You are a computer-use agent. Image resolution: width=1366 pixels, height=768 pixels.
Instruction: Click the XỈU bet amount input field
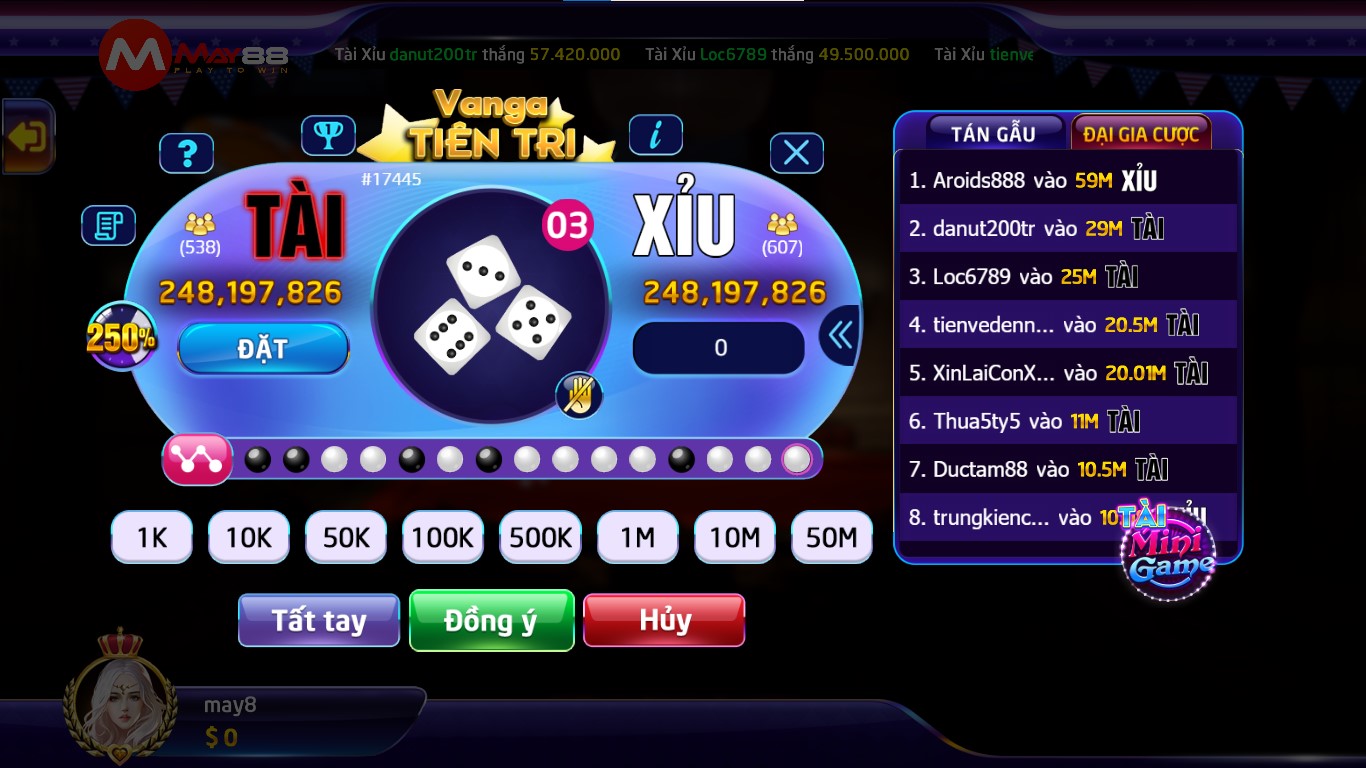pos(717,347)
